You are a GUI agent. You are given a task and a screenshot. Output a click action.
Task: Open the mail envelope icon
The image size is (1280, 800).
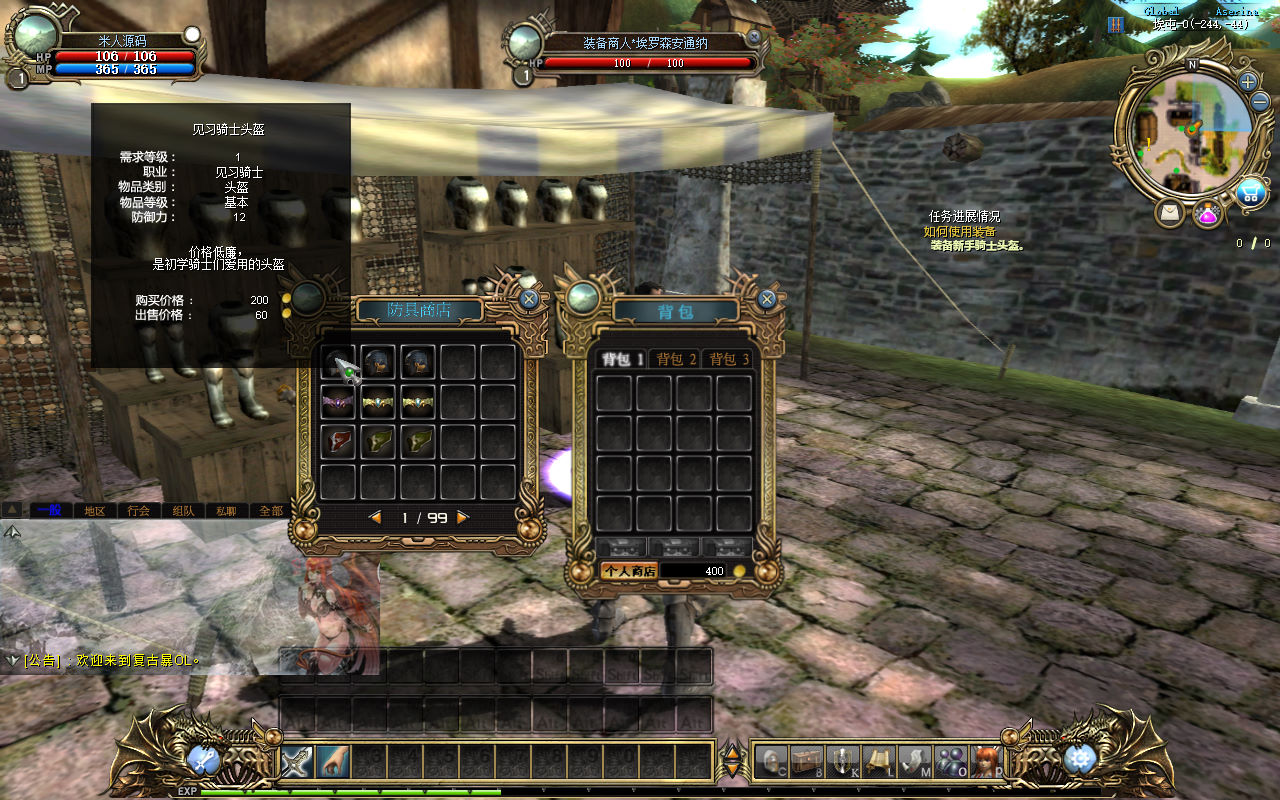coord(1169,213)
